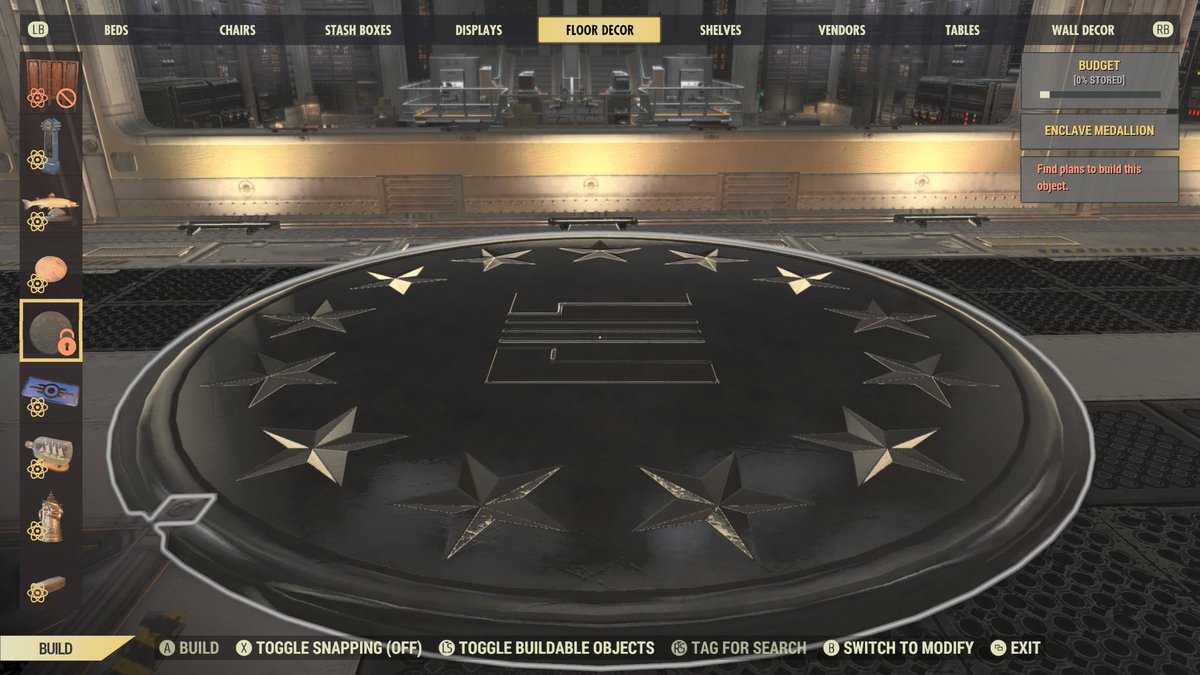This screenshot has width=1200, height=675.
Task: Click the highlighted Floor Decor tab
Action: point(599,30)
